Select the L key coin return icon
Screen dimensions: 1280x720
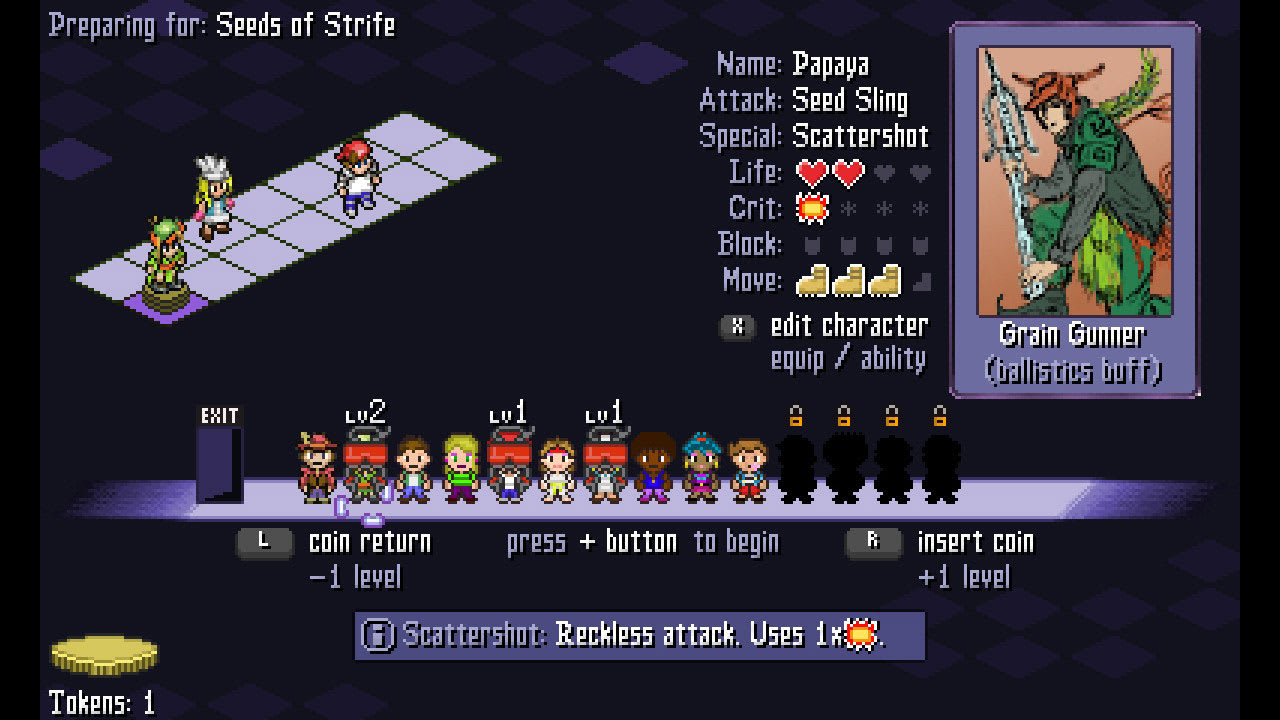263,541
